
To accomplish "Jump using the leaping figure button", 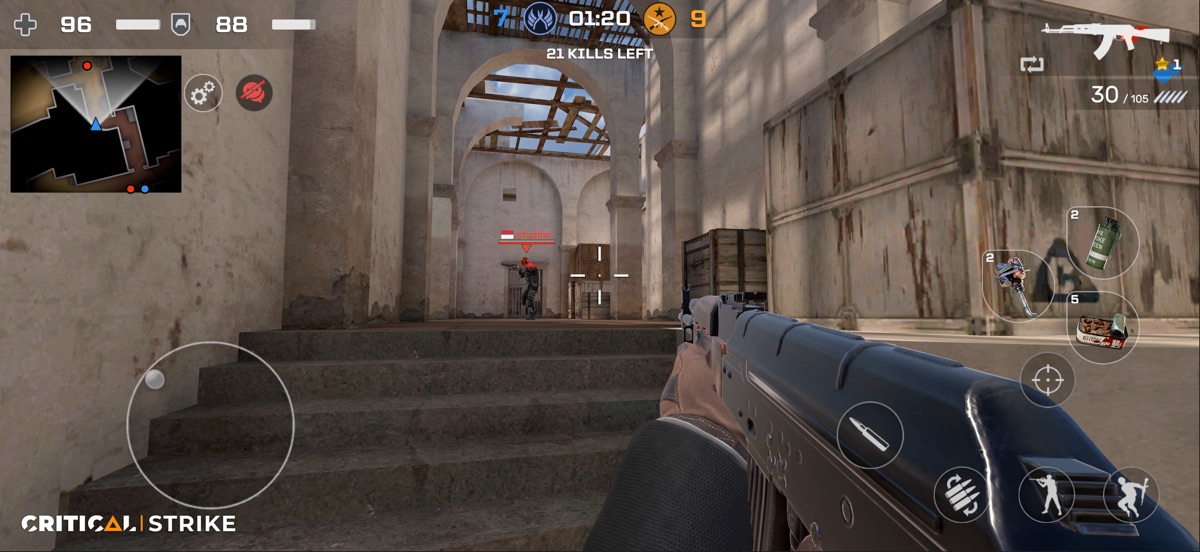I will [x=1130, y=494].
